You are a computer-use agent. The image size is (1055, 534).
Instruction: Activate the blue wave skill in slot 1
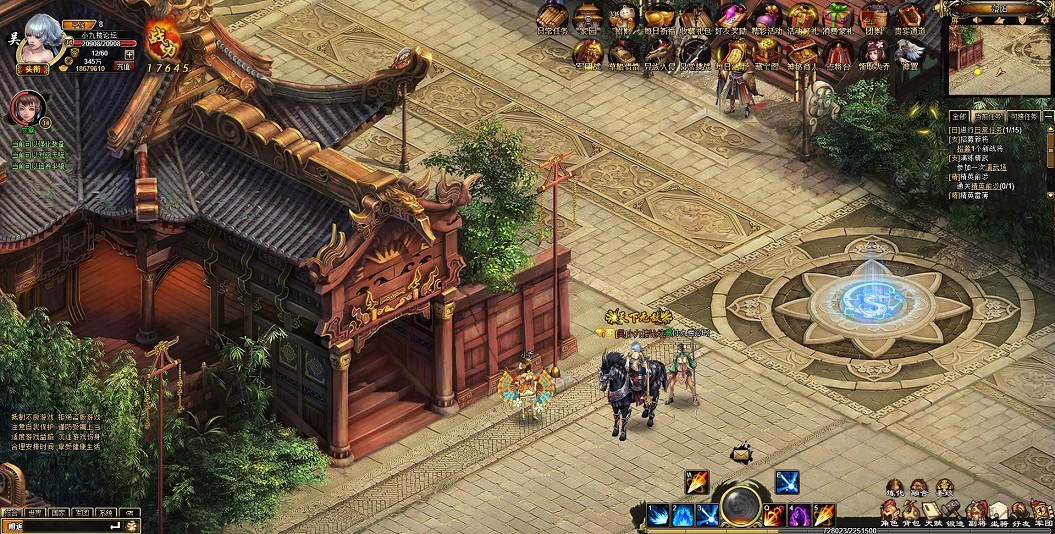point(658,516)
